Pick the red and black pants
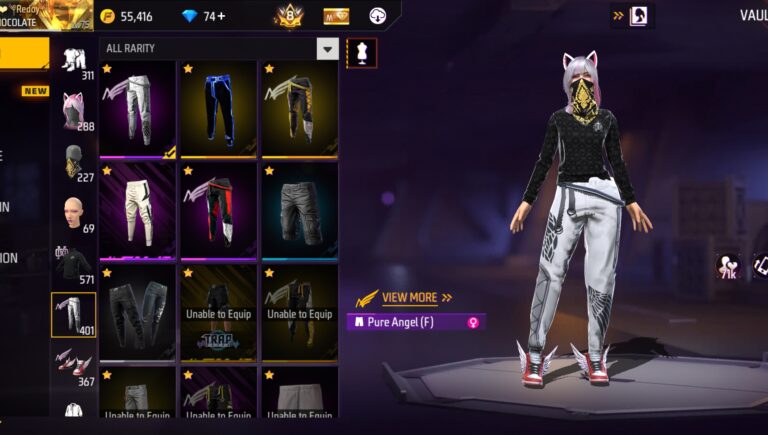768x435 pixels. click(x=218, y=210)
